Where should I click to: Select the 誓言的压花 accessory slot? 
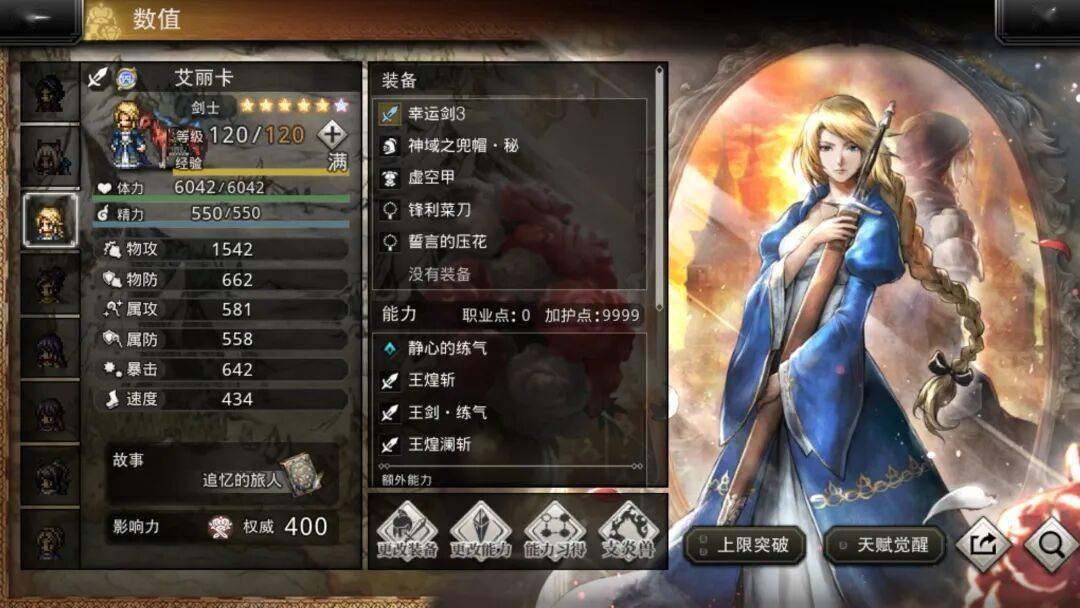tap(510, 242)
